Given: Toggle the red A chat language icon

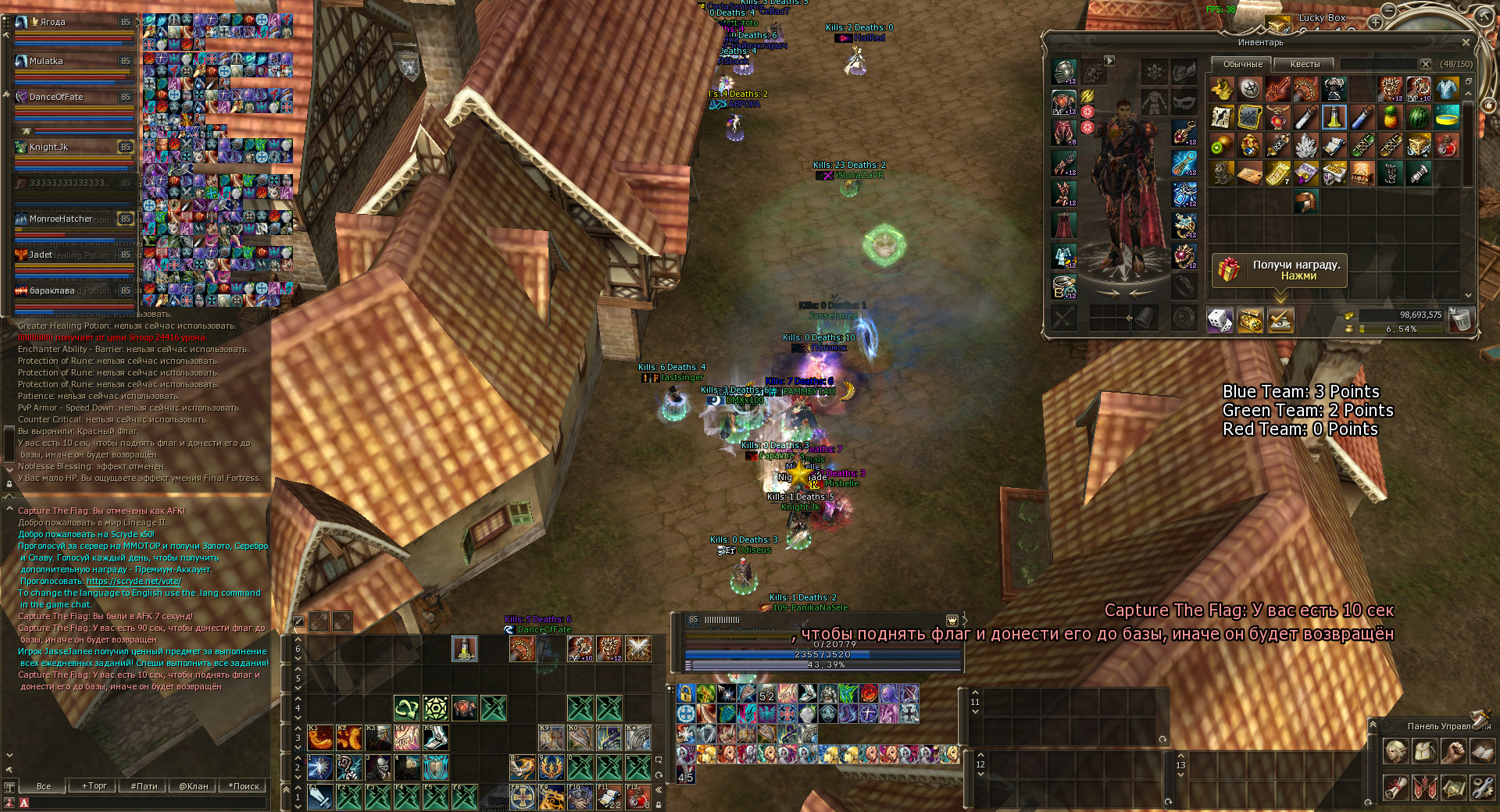Looking at the screenshot, I should (24, 803).
